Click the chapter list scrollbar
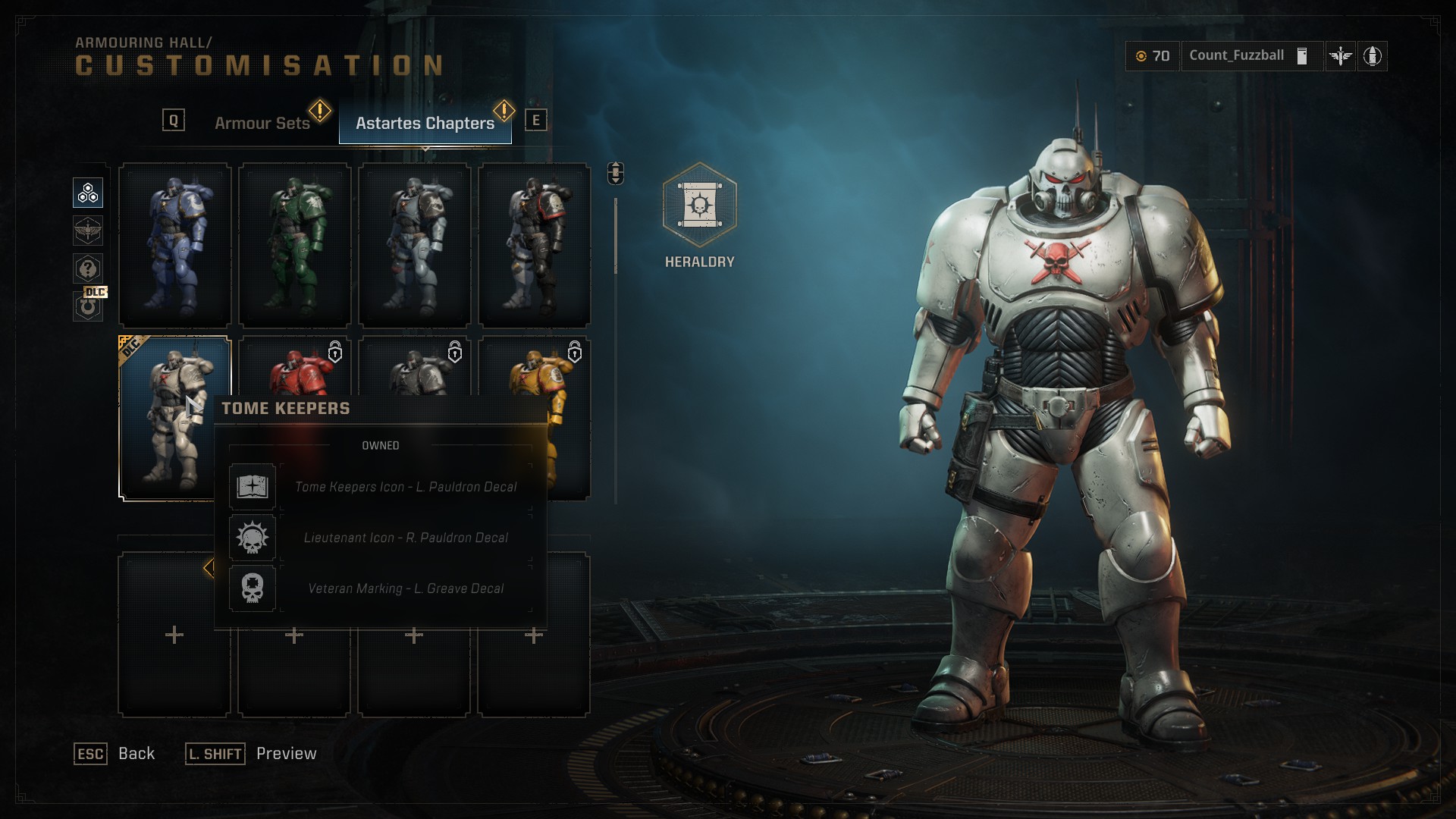The height and width of the screenshot is (819, 1456). [616, 237]
